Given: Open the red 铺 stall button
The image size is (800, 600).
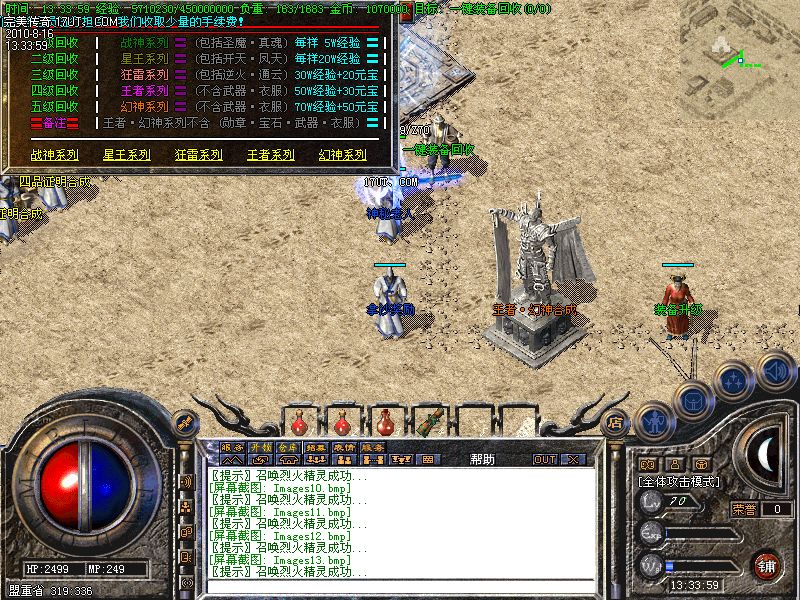Looking at the screenshot, I should coord(768,565).
